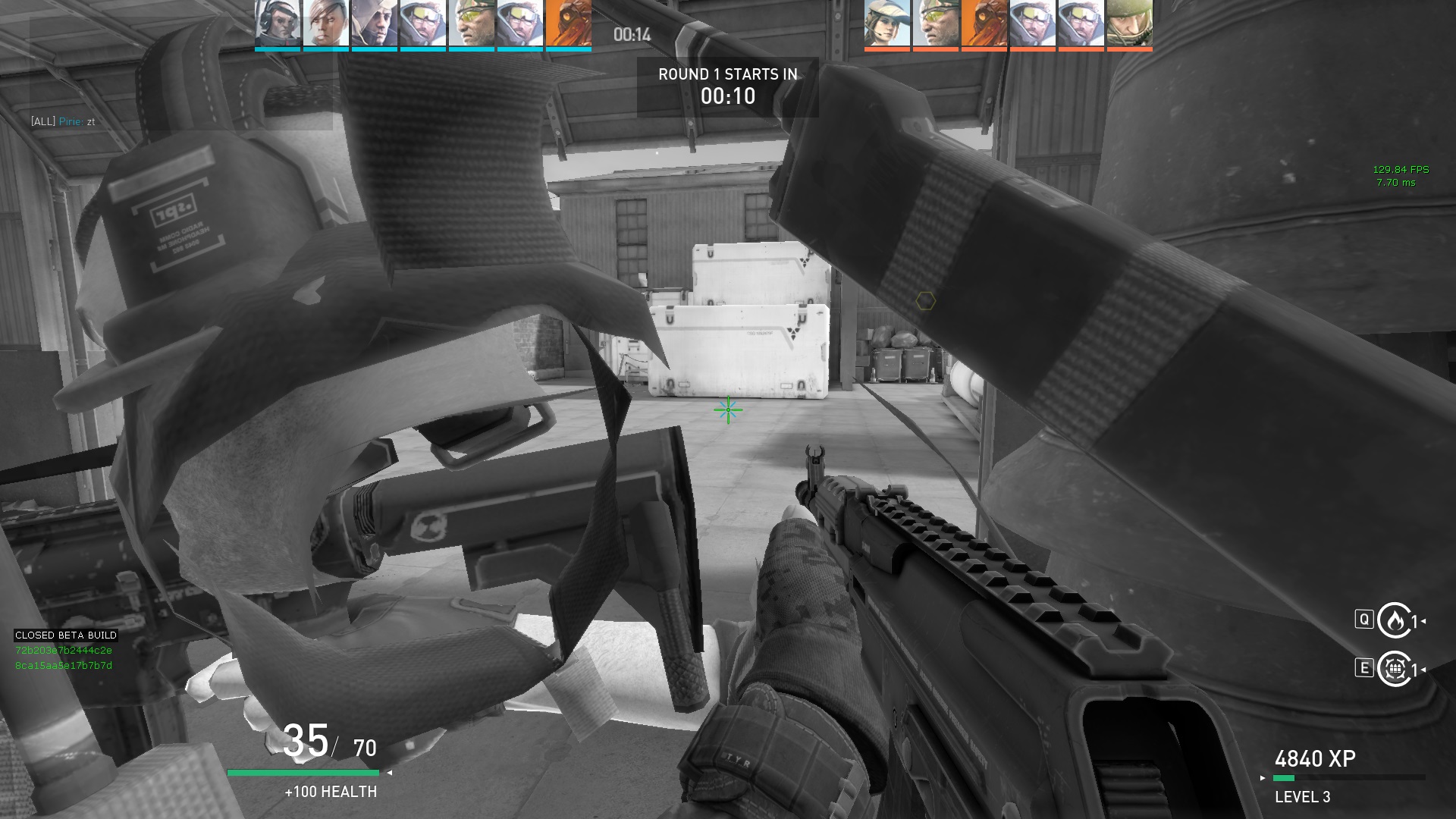
Task: Select the orange team's woman in cap portrait
Action: 887,24
